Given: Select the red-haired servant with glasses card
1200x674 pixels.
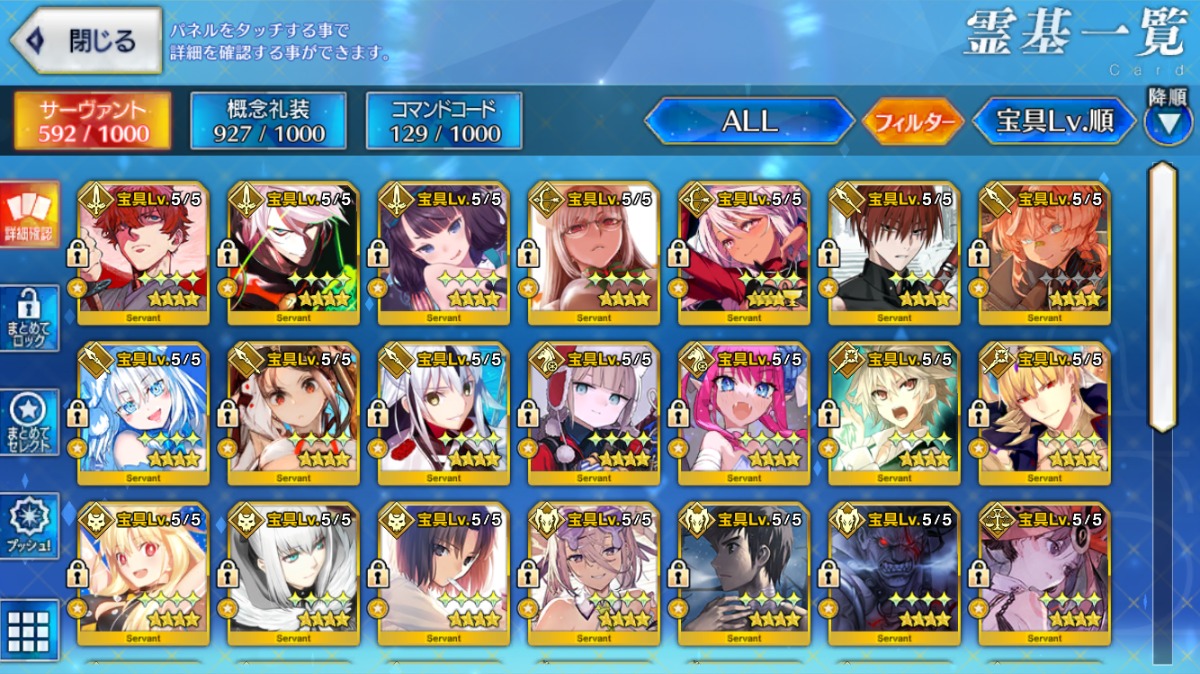Looking at the screenshot, I should point(143,253).
